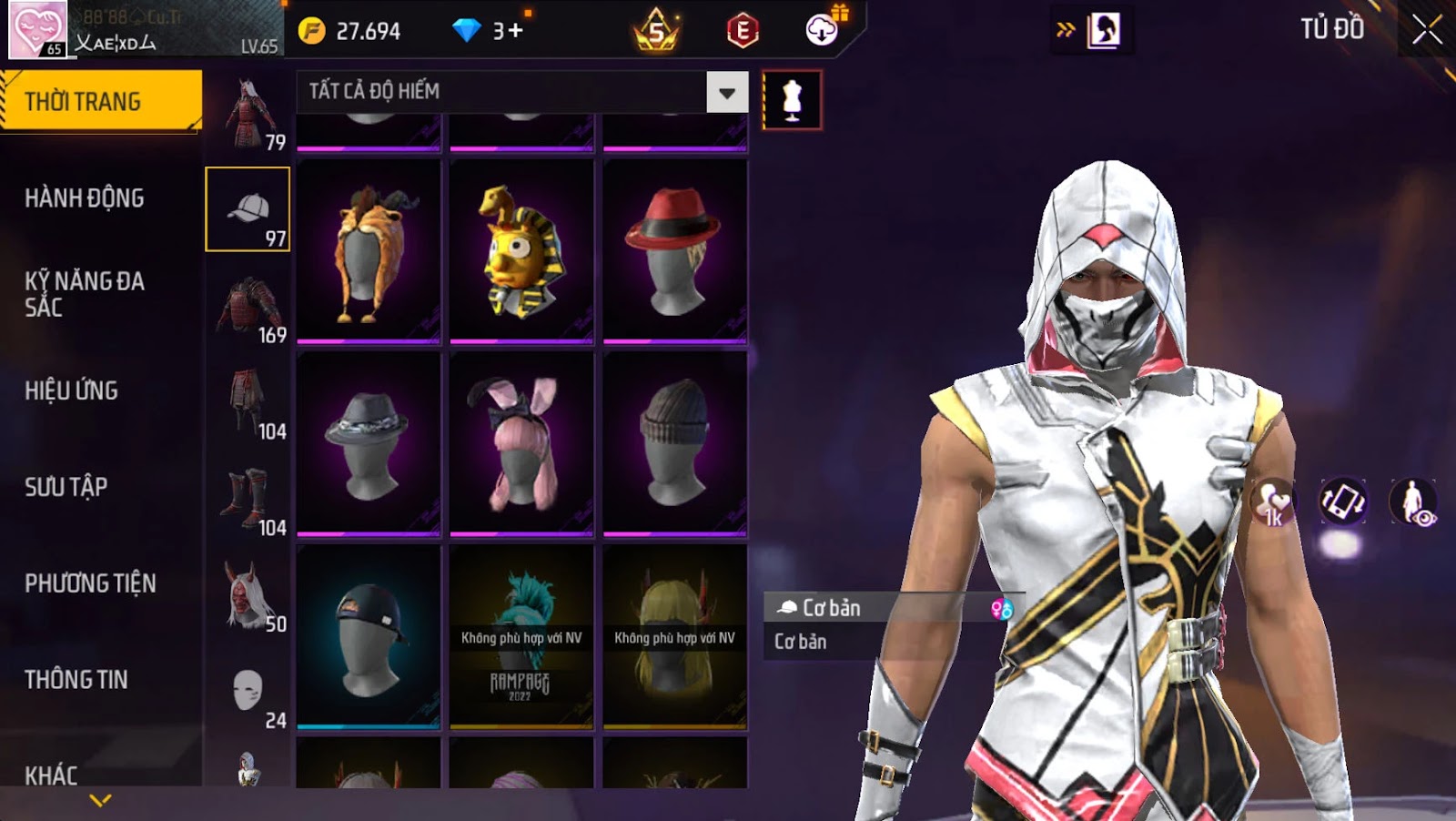Pick the brown beanie hat item
This screenshot has height=821, width=1456.
(x=674, y=444)
